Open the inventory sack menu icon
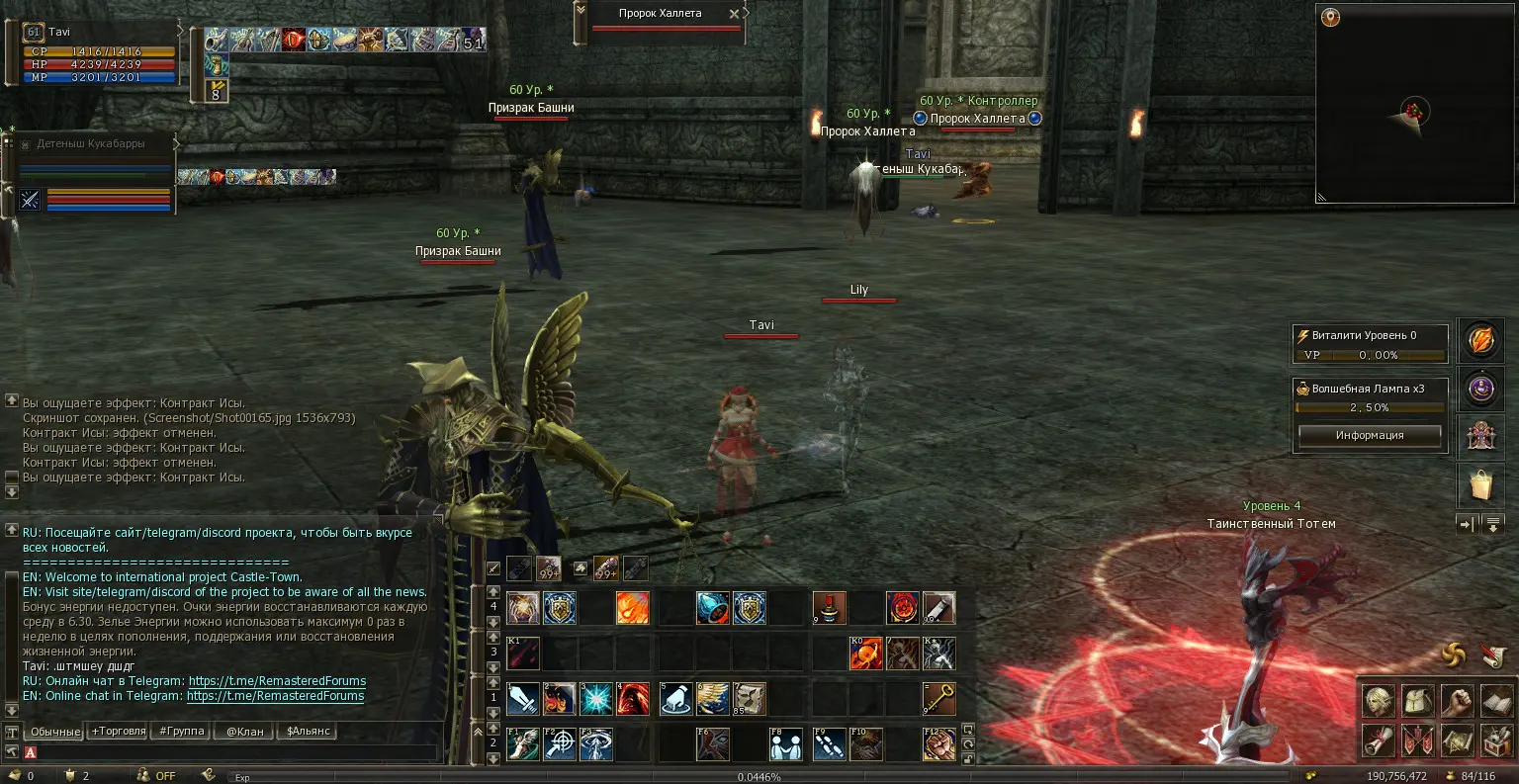This screenshot has width=1519, height=784. coord(1418,701)
